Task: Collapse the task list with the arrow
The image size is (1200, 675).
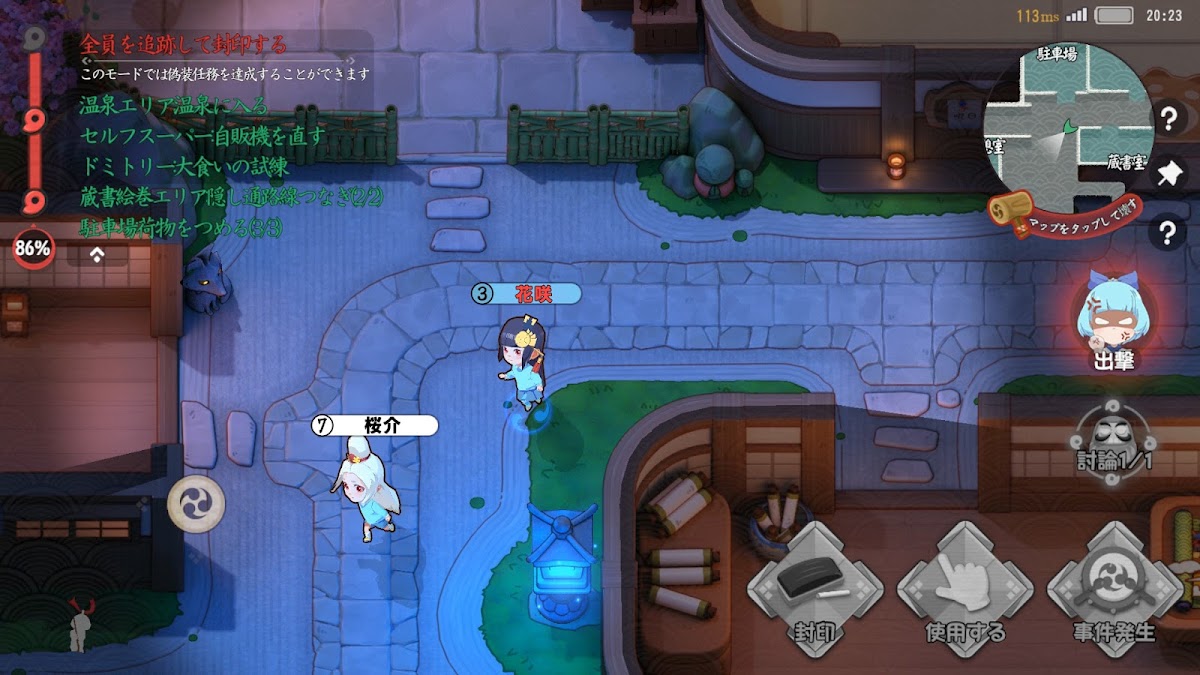Action: 97,254
